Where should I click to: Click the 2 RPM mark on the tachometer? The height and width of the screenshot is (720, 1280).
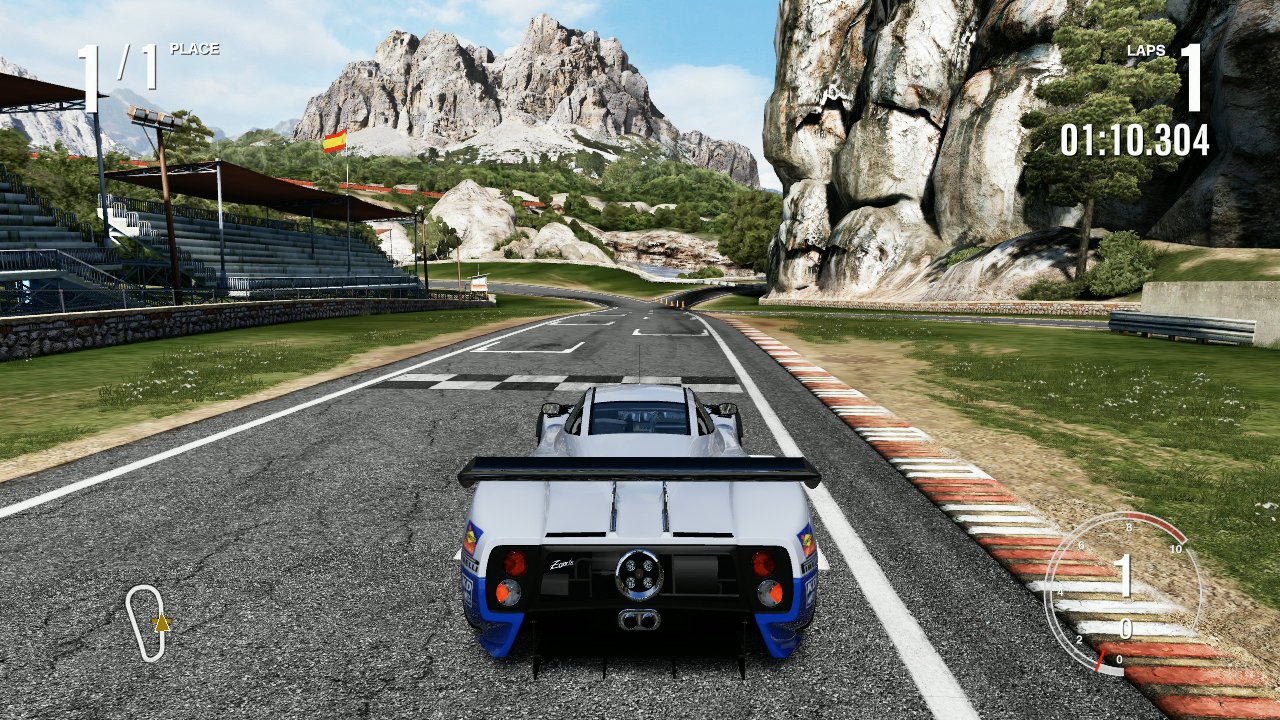click(1080, 640)
